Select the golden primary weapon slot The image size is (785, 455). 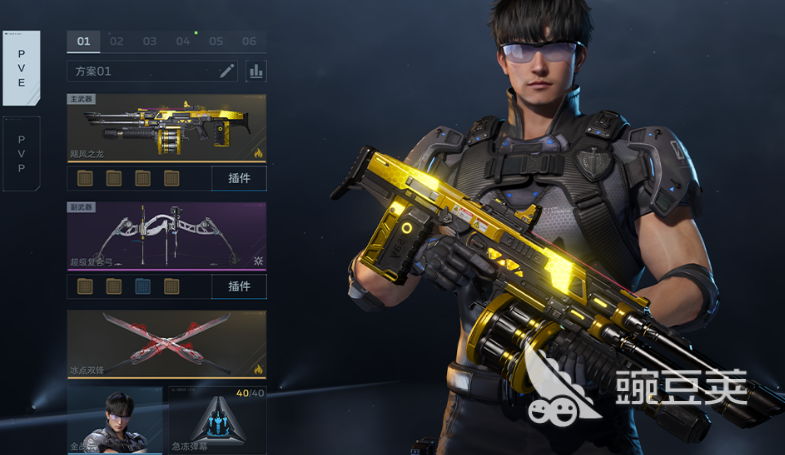167,128
